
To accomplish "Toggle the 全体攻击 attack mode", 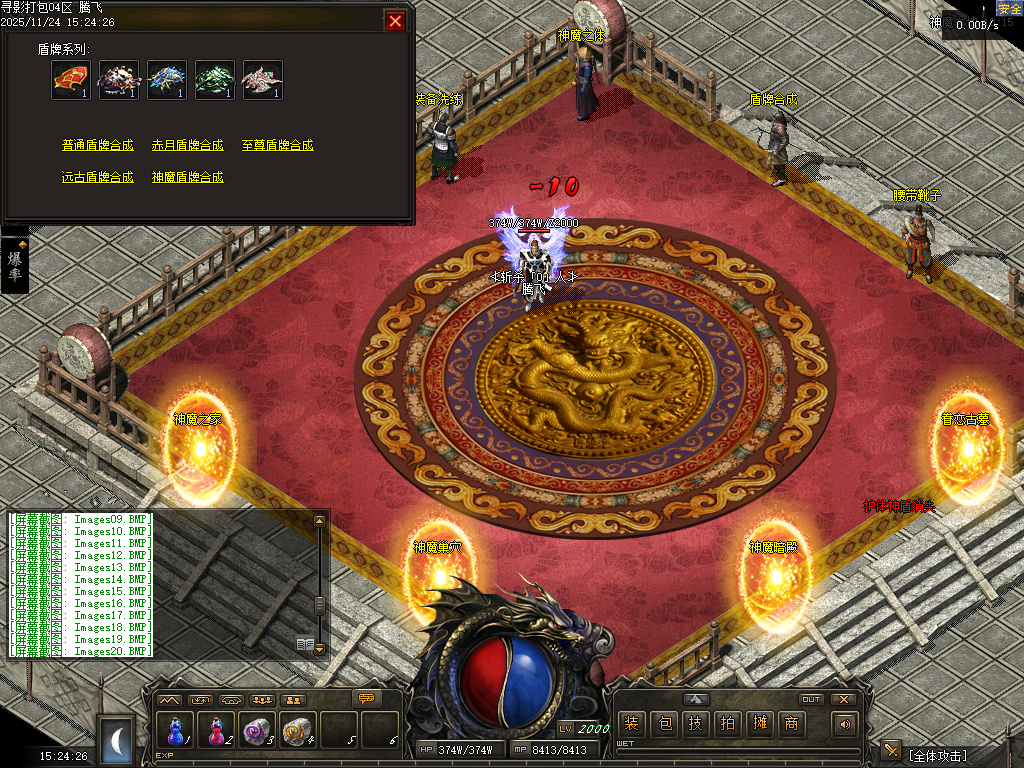I will click(937, 754).
